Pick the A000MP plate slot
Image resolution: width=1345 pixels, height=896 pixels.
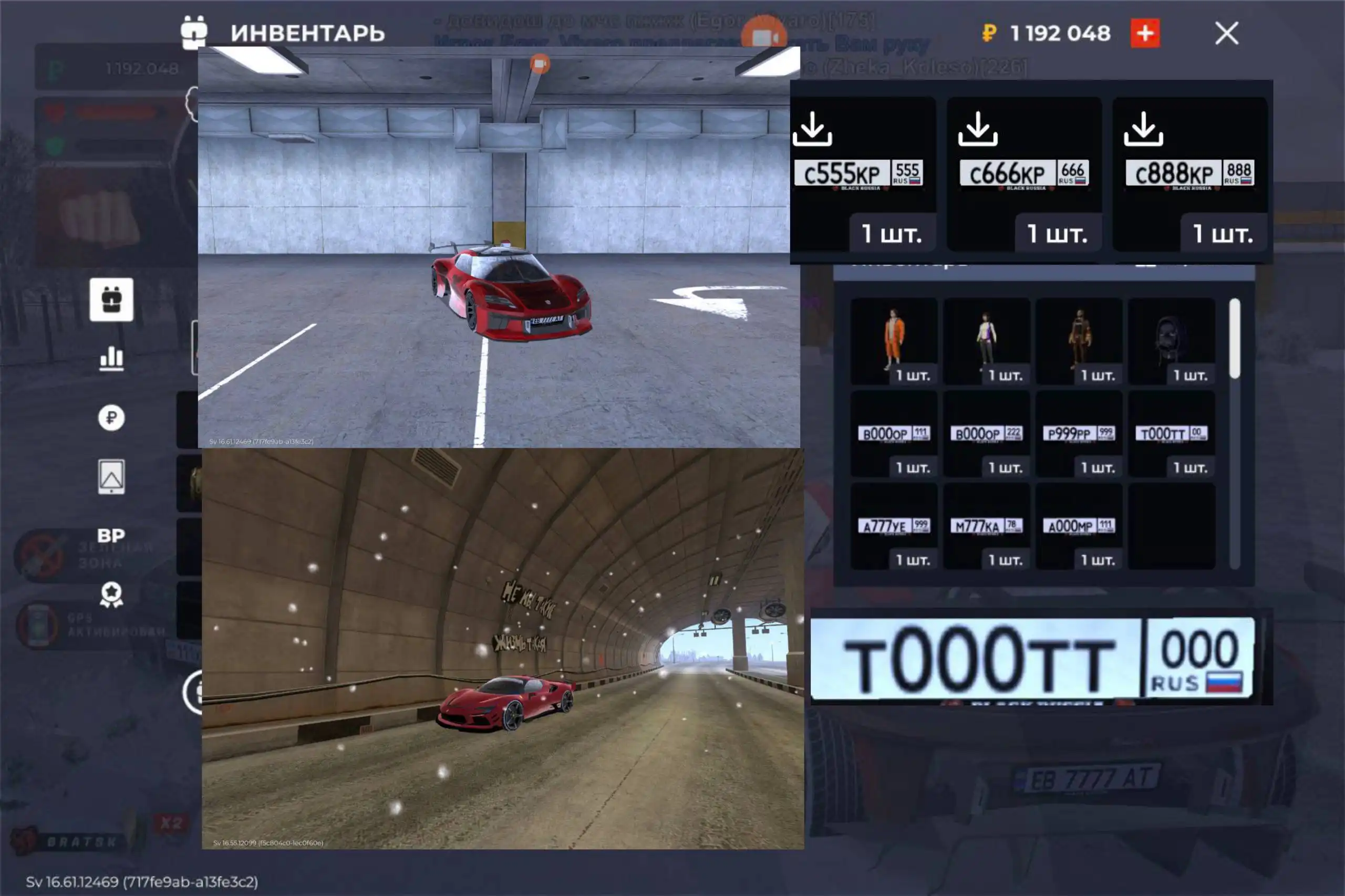(1079, 526)
